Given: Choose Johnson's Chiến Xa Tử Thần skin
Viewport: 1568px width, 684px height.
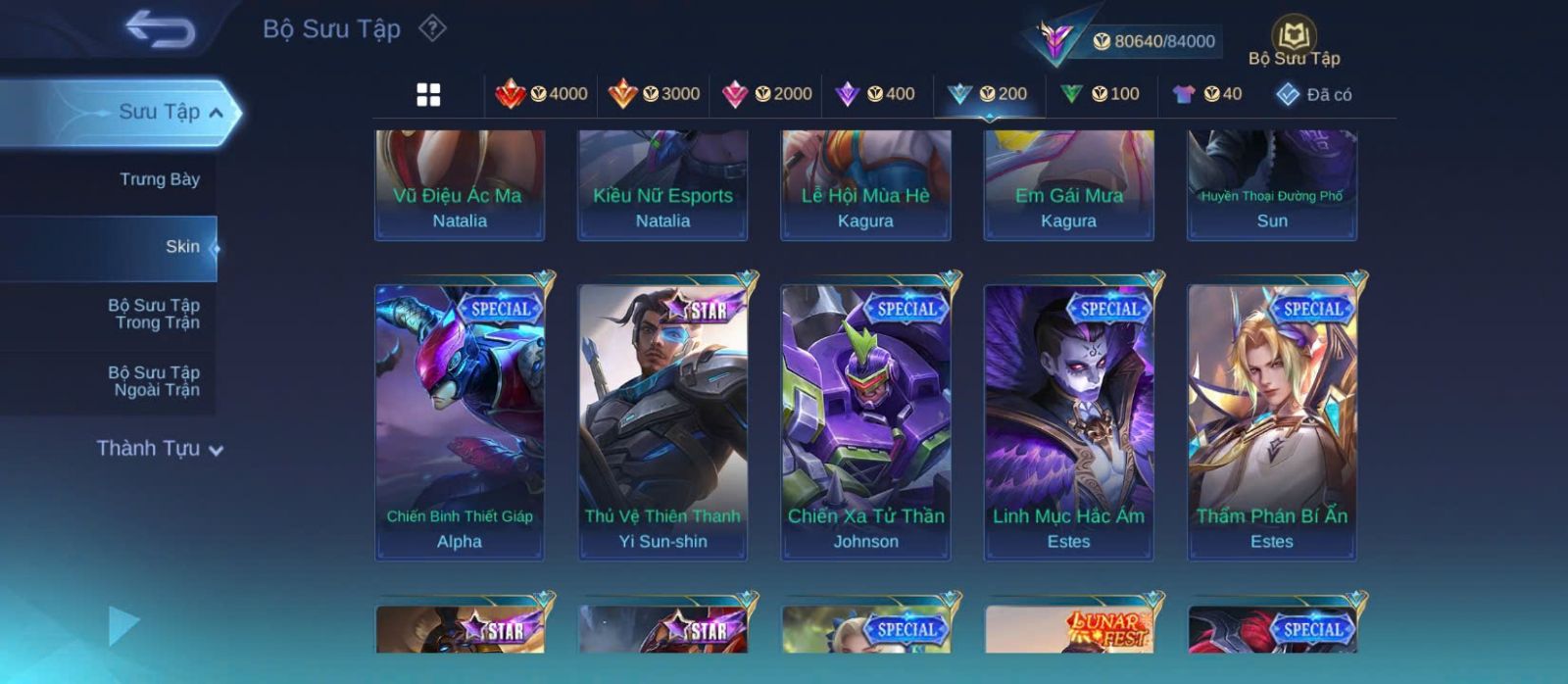Looking at the screenshot, I should (865, 421).
